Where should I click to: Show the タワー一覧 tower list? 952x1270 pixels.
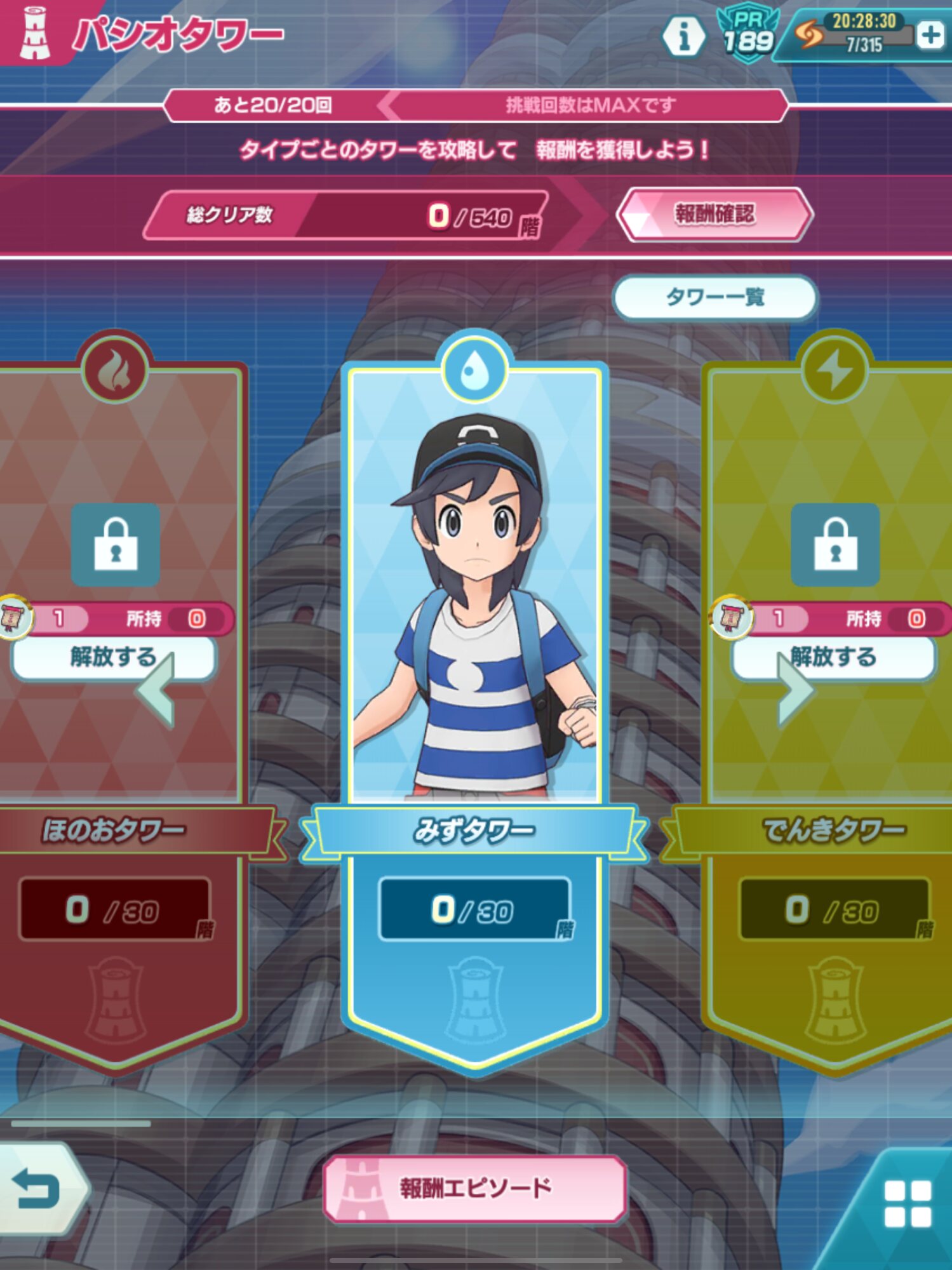coord(714,297)
